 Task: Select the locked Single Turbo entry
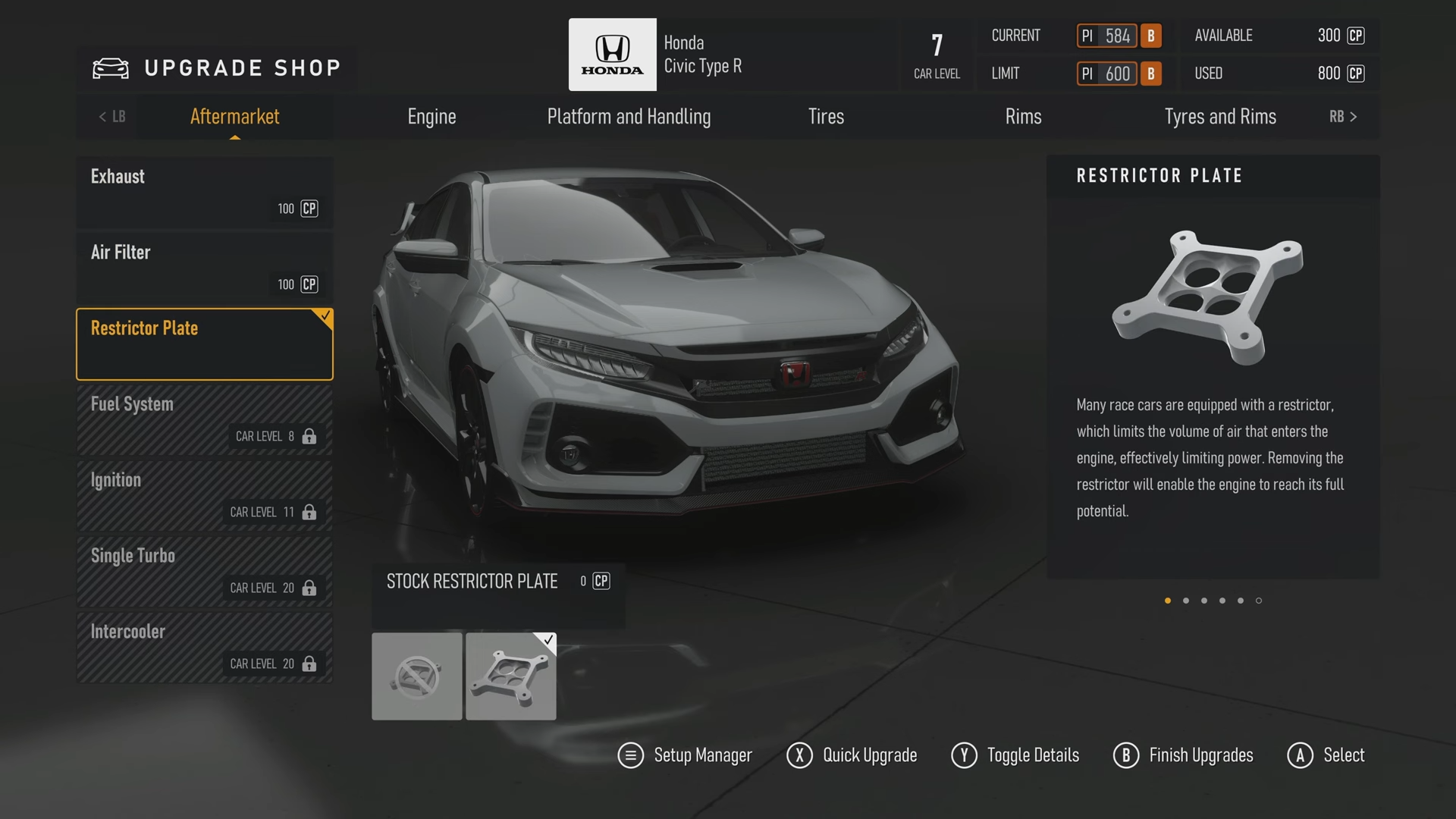pos(204,571)
